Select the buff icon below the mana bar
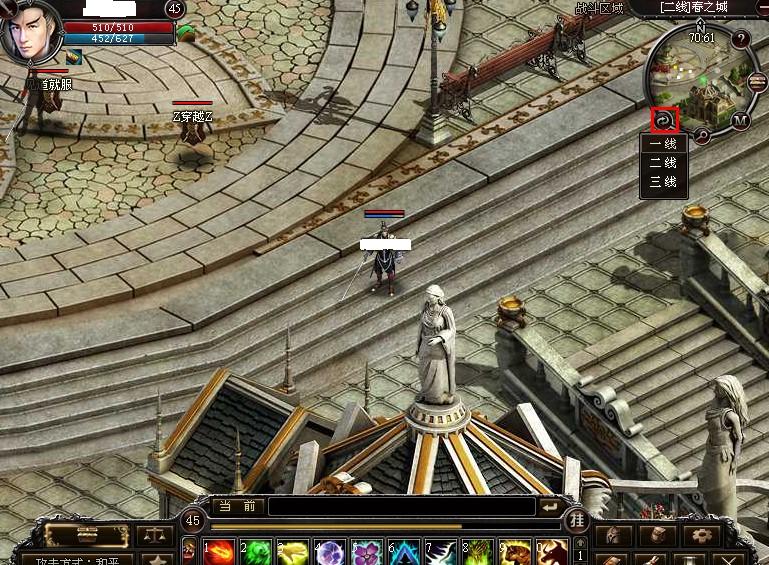The image size is (769, 565). (x=75, y=57)
